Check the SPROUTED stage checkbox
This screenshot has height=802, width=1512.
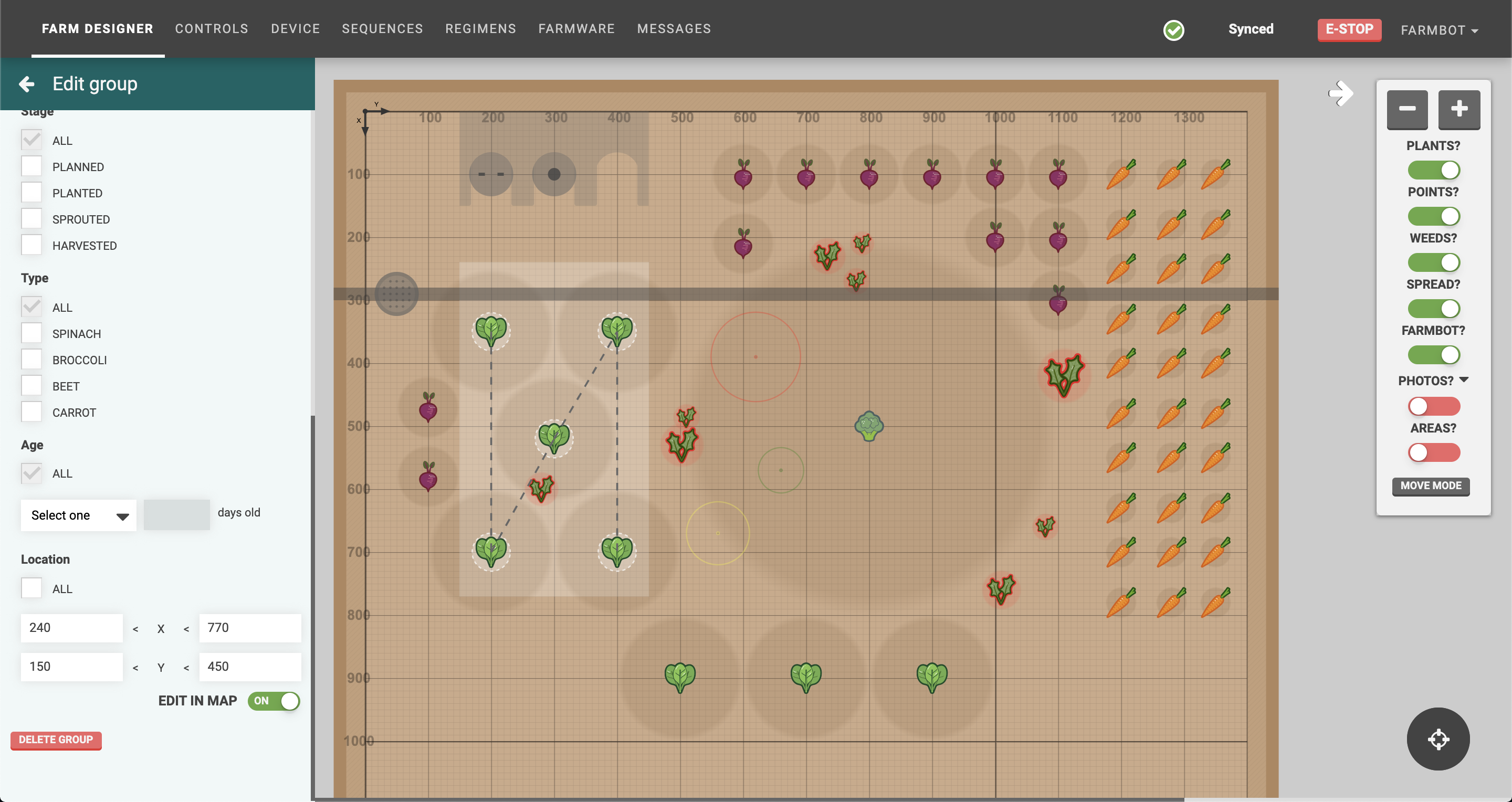[x=31, y=218]
